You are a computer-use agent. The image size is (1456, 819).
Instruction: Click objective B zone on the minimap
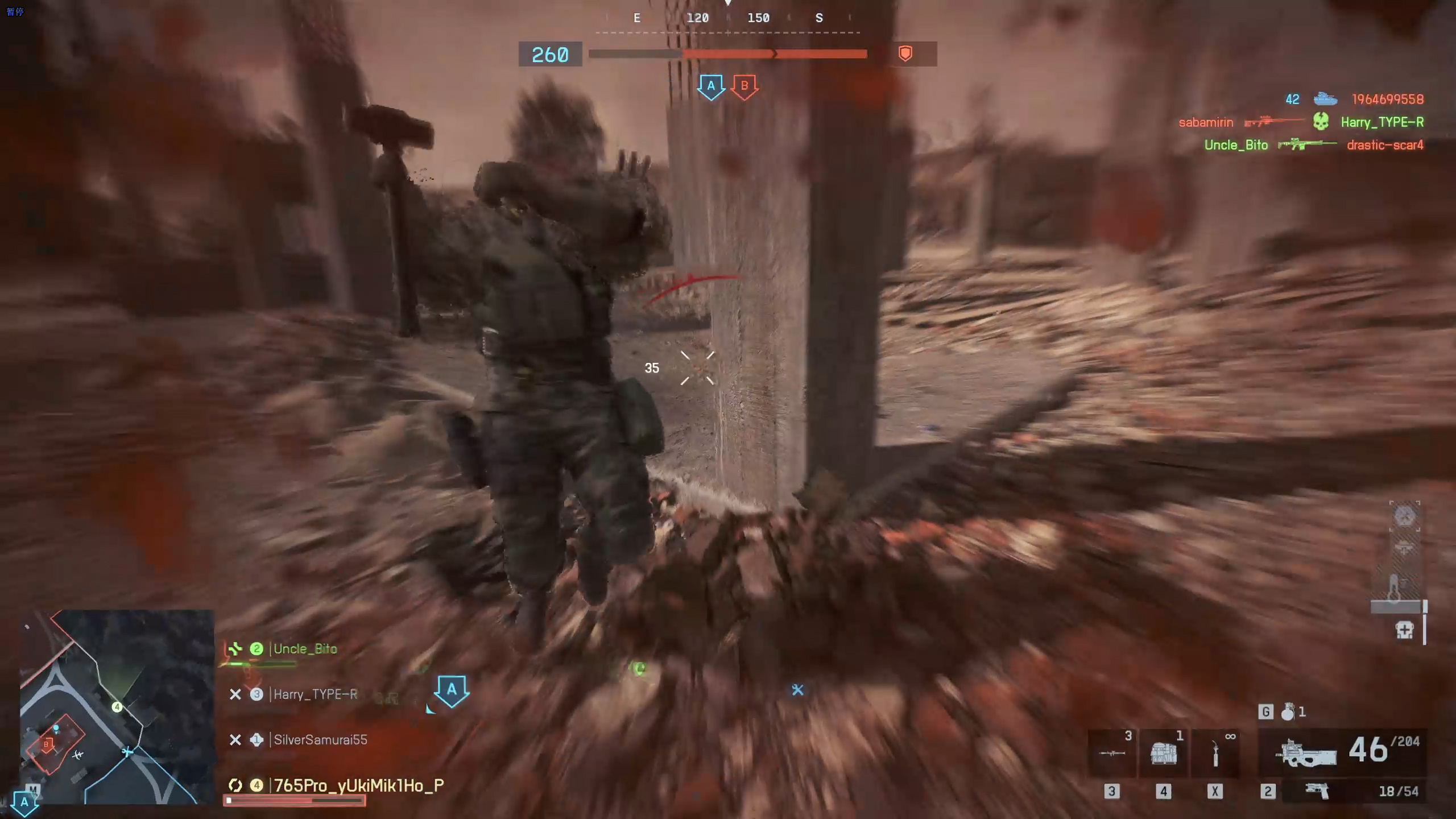[48, 744]
